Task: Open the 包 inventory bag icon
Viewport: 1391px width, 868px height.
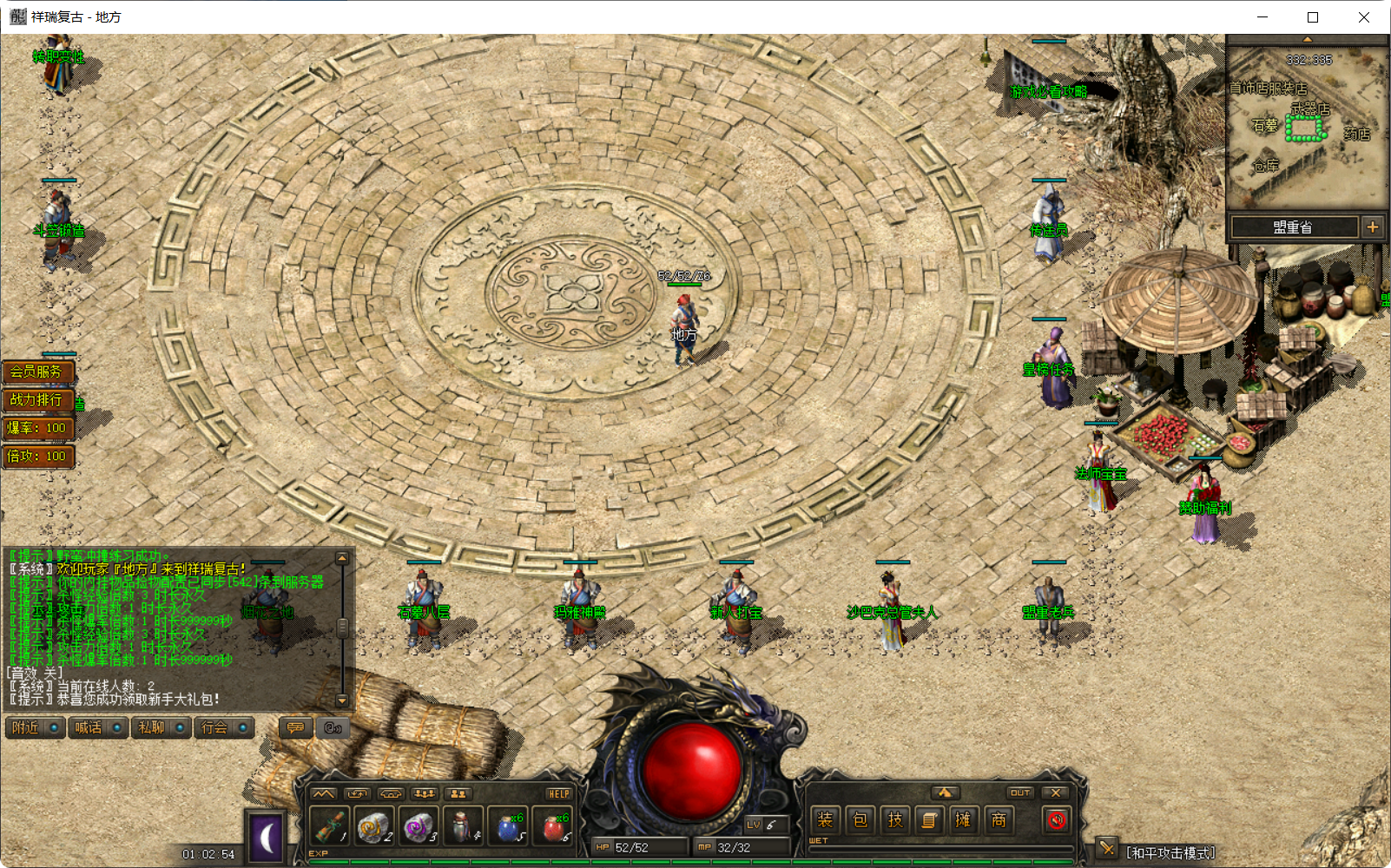Action: pyautogui.click(x=860, y=819)
